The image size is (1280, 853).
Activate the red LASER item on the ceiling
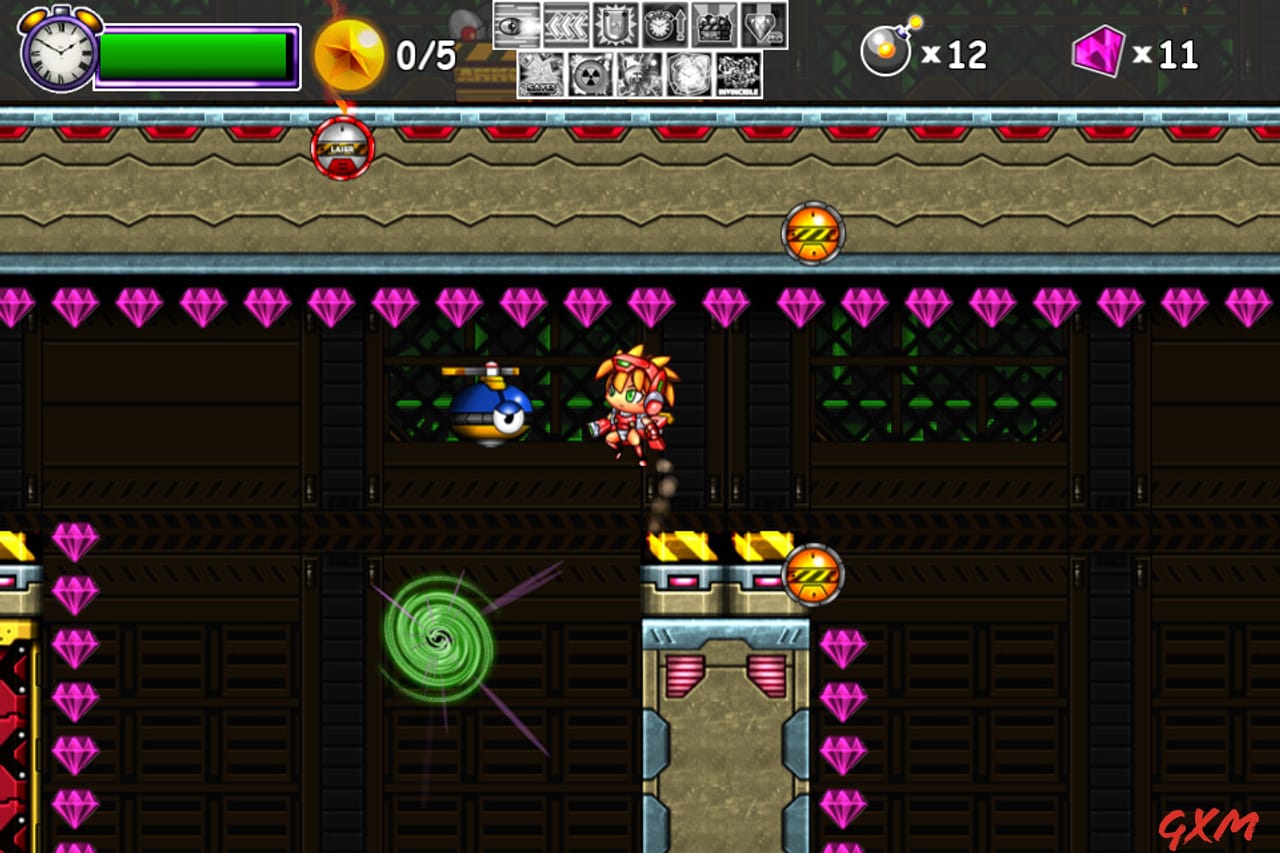point(341,145)
